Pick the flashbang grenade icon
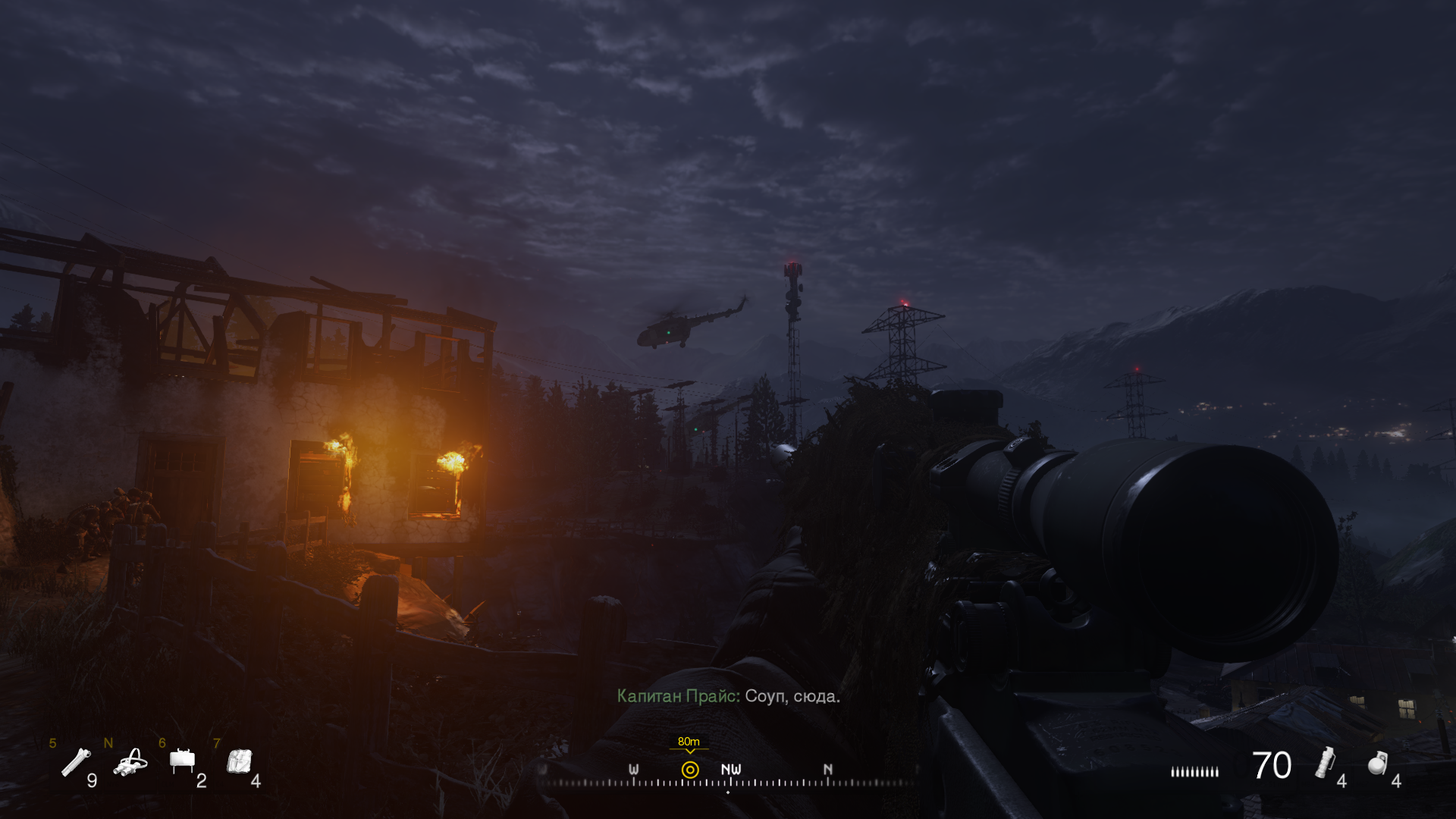 [1325, 762]
